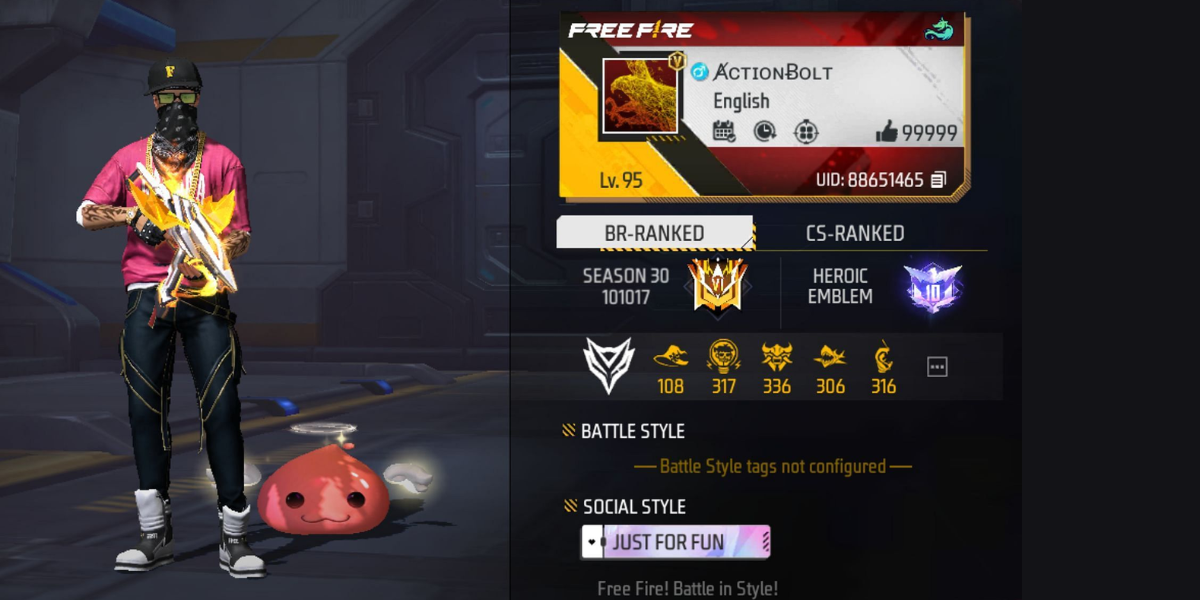Click the crosshair icon on the profile card
This screenshot has height=600, width=1200.
coord(806,131)
